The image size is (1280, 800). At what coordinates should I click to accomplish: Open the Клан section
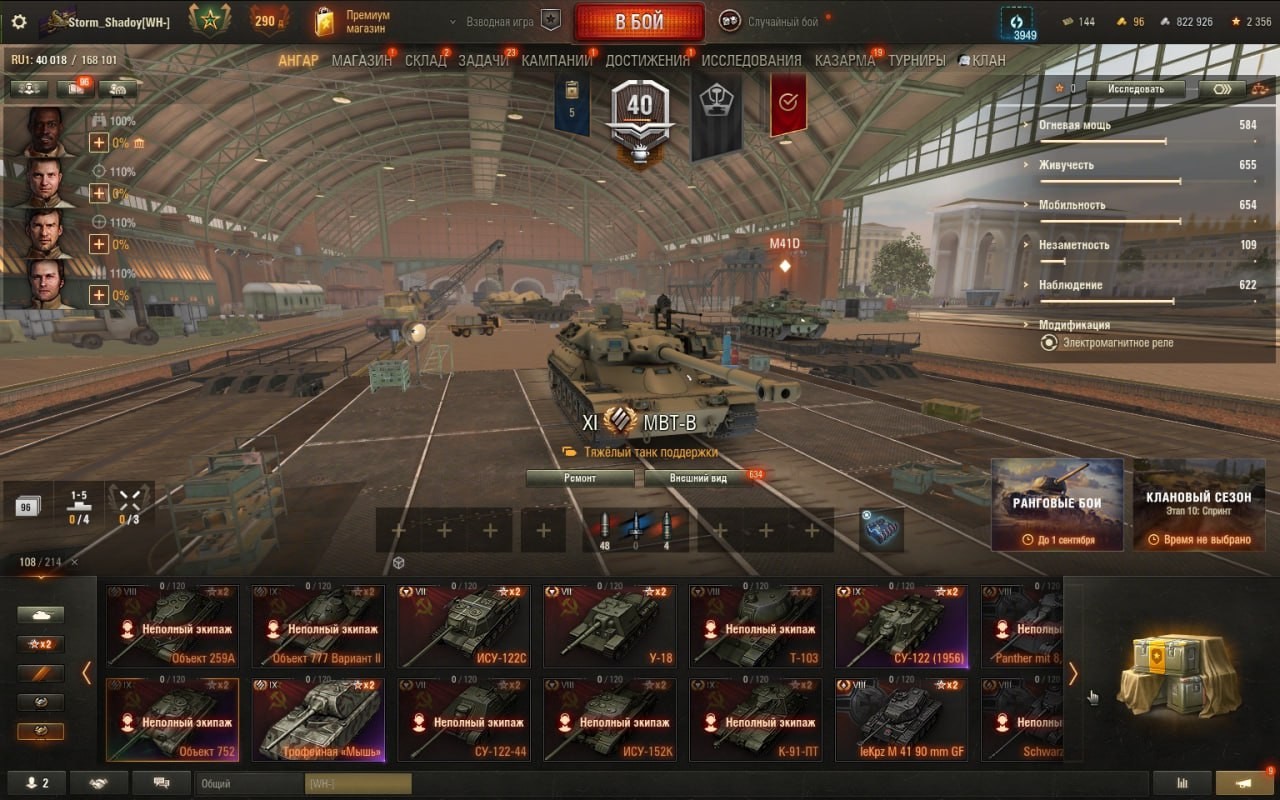[x=982, y=60]
